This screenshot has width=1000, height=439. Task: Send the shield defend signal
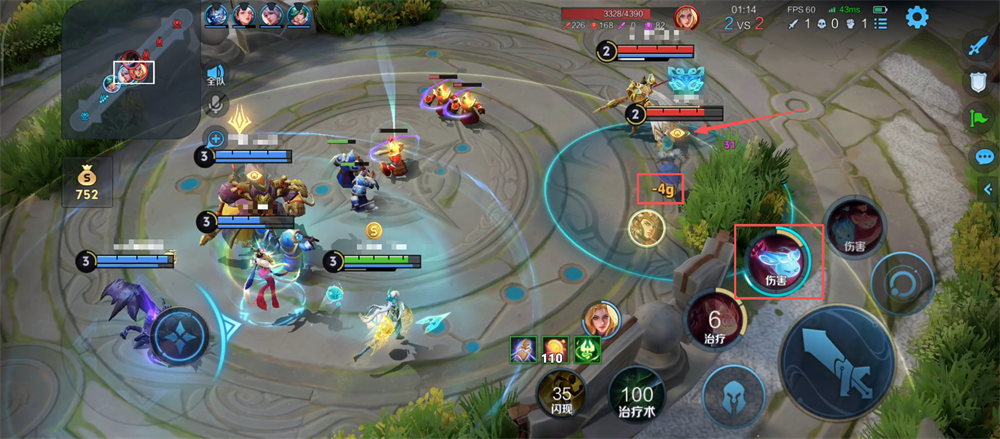click(978, 83)
